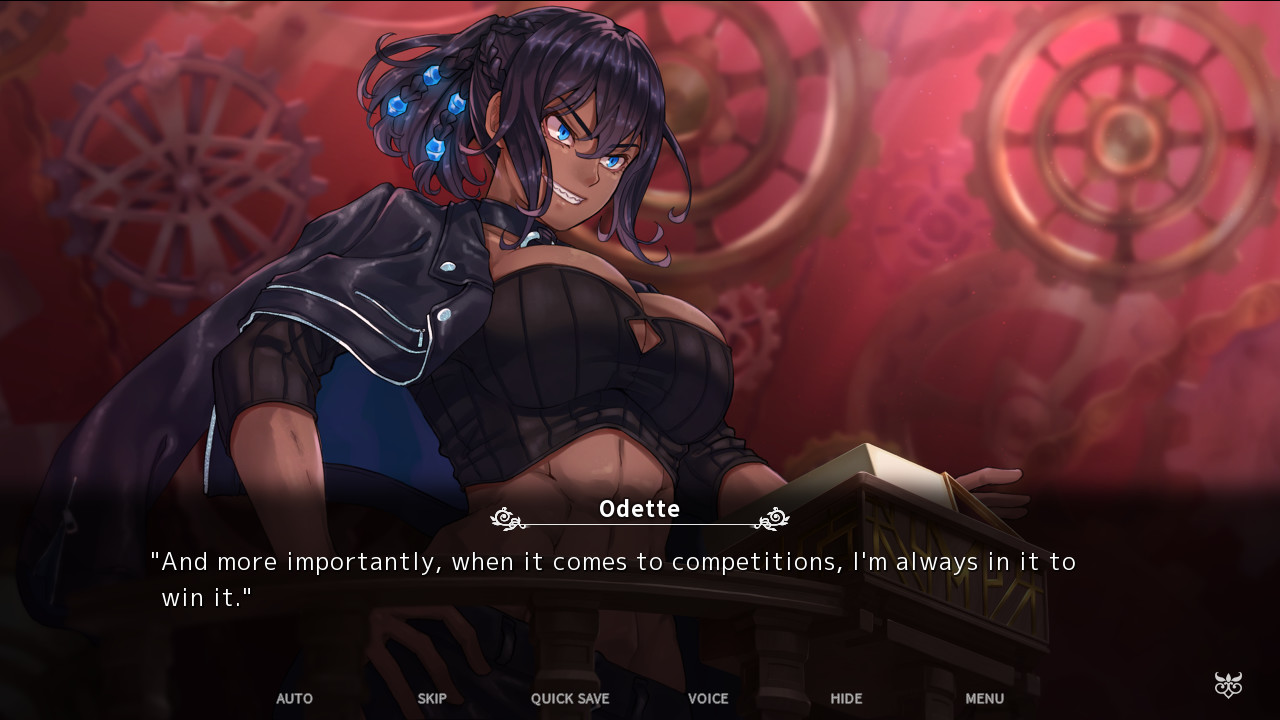Select the AUTO menu item
The image size is (1280, 720).
point(294,699)
